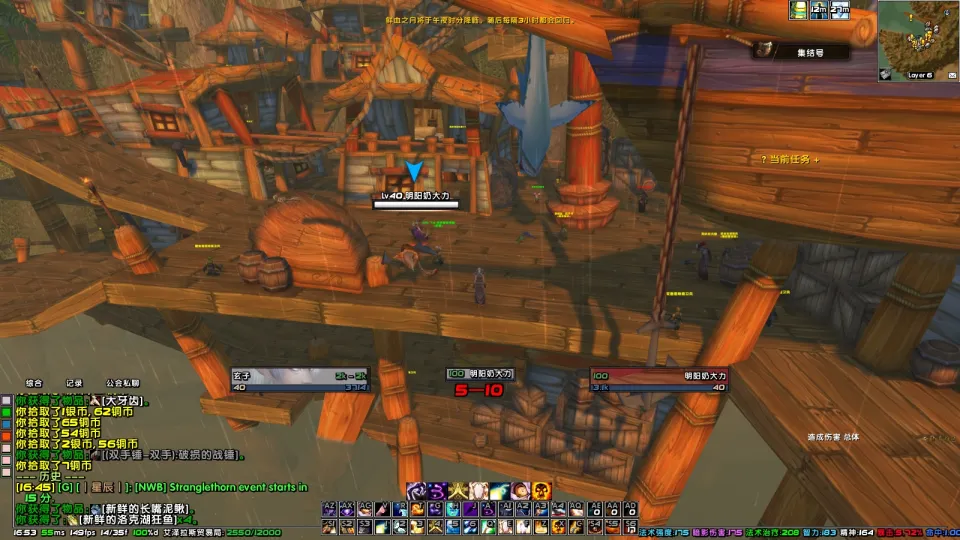
Task: Click the orange chat channel color button
Action: (6, 435)
